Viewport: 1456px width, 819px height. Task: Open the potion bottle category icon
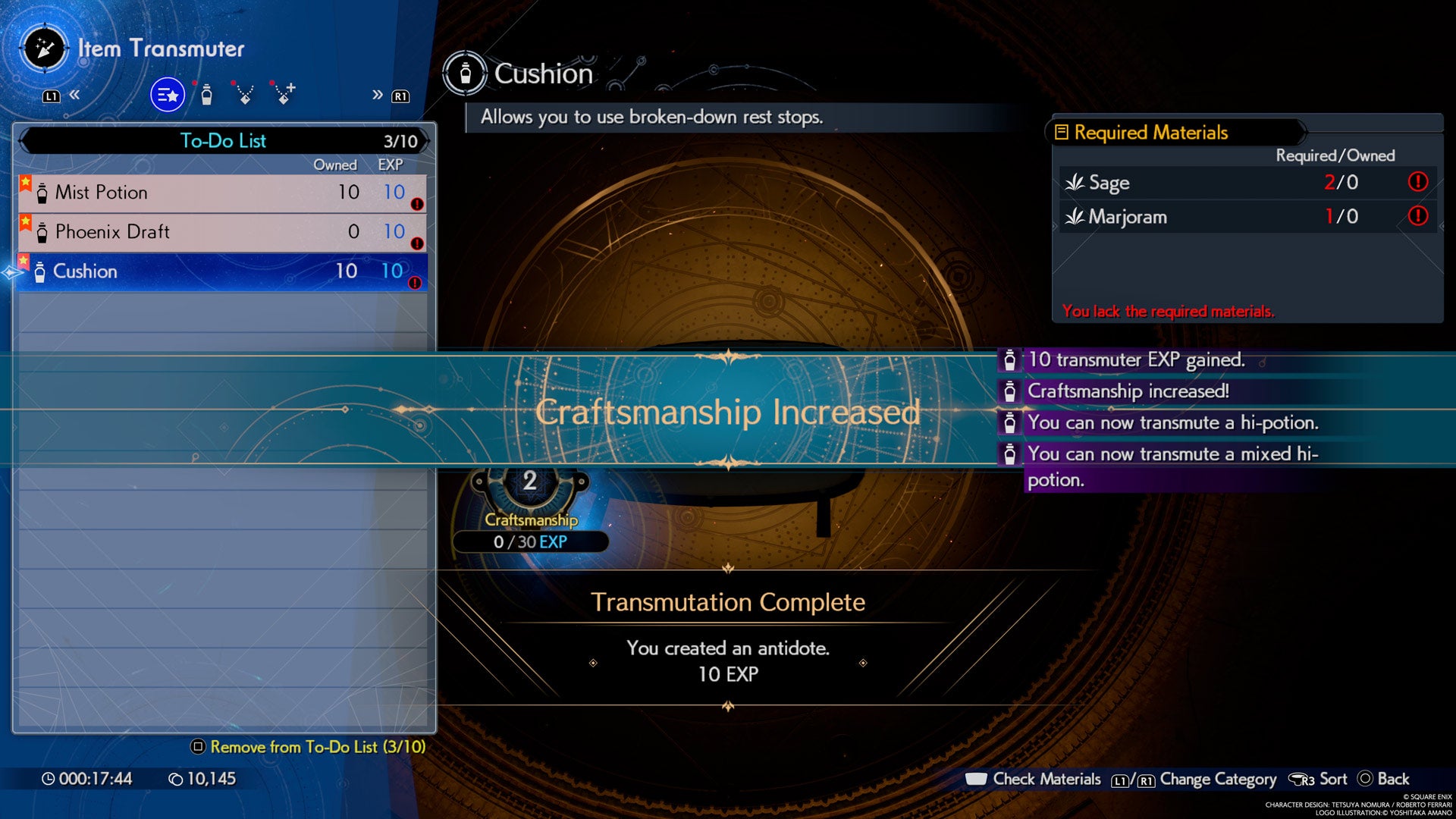pyautogui.click(x=205, y=94)
